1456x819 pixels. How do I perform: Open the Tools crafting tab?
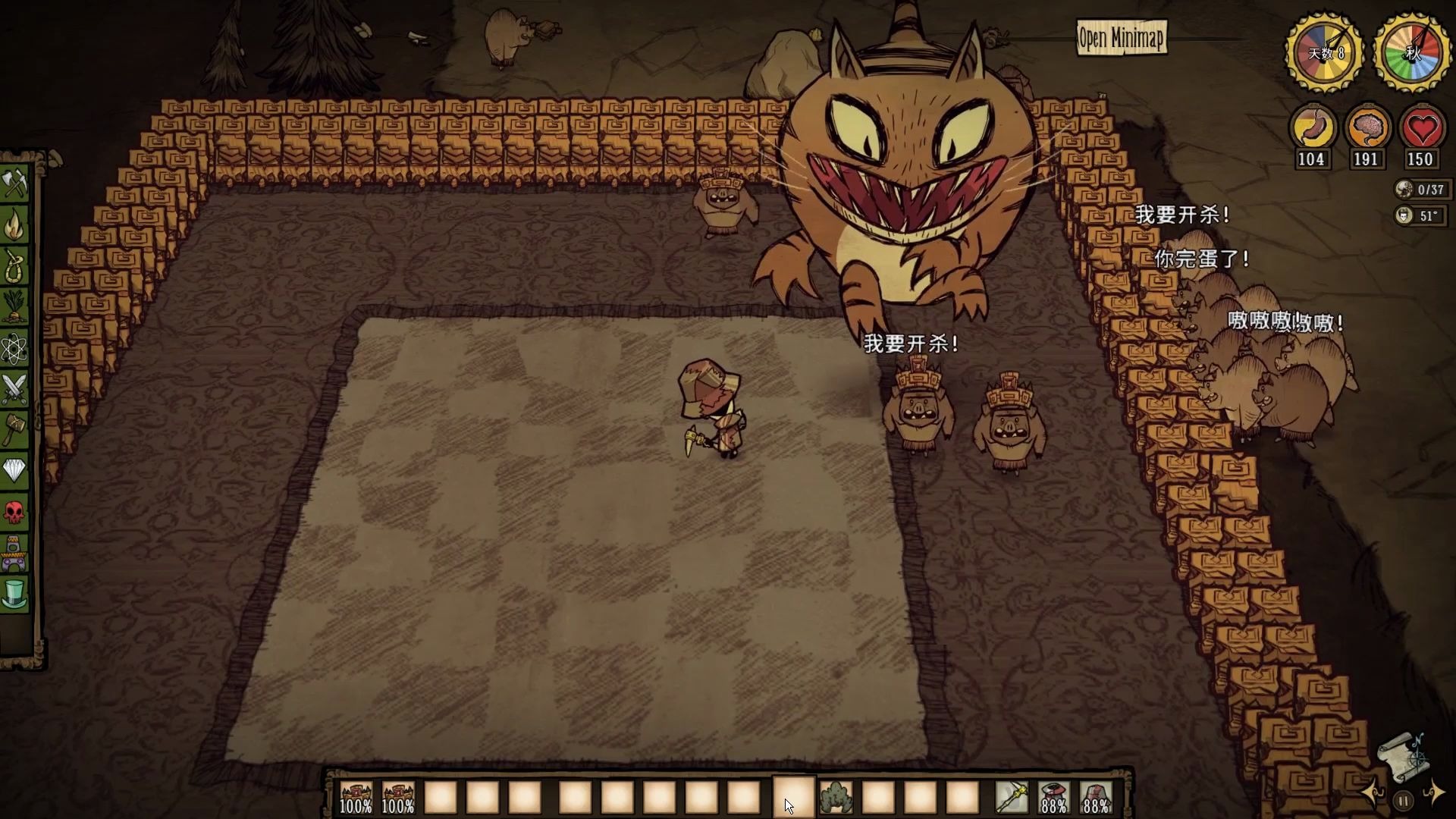click(x=14, y=184)
